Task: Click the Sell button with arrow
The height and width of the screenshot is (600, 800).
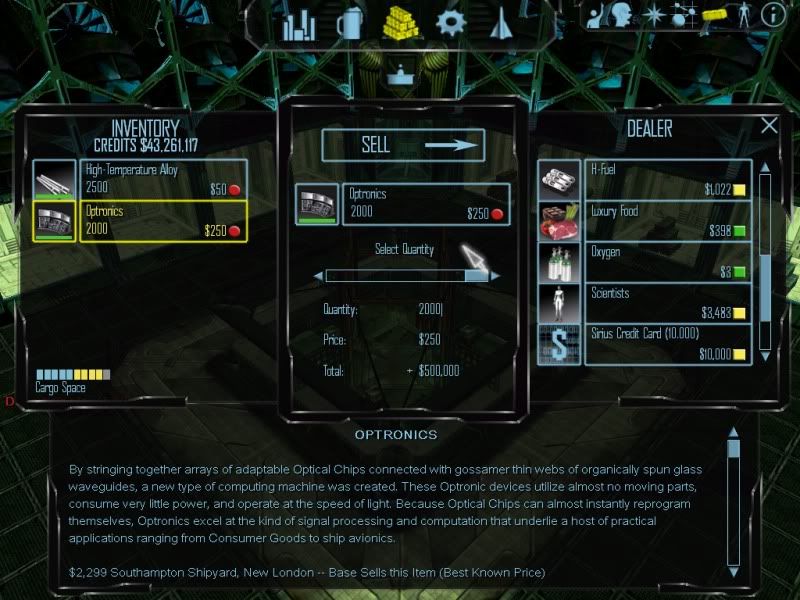Action: 402,146
